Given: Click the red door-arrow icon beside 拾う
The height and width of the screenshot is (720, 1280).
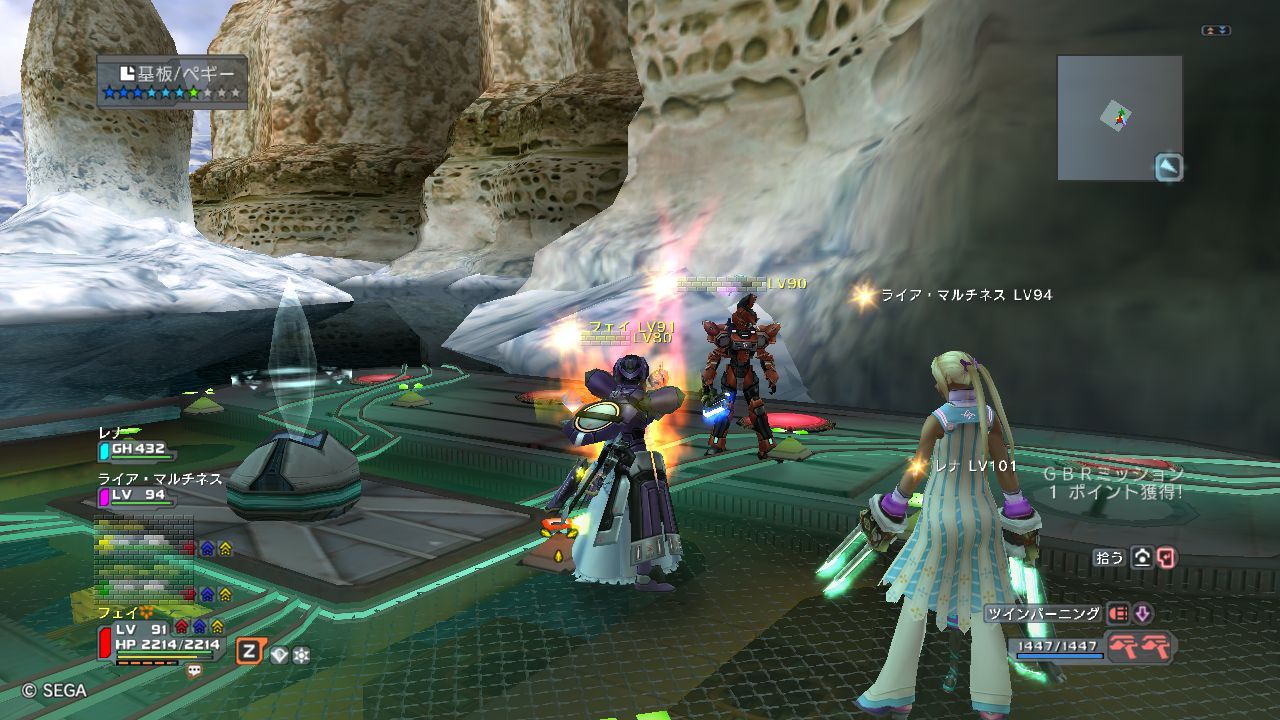Looking at the screenshot, I should [1166, 558].
